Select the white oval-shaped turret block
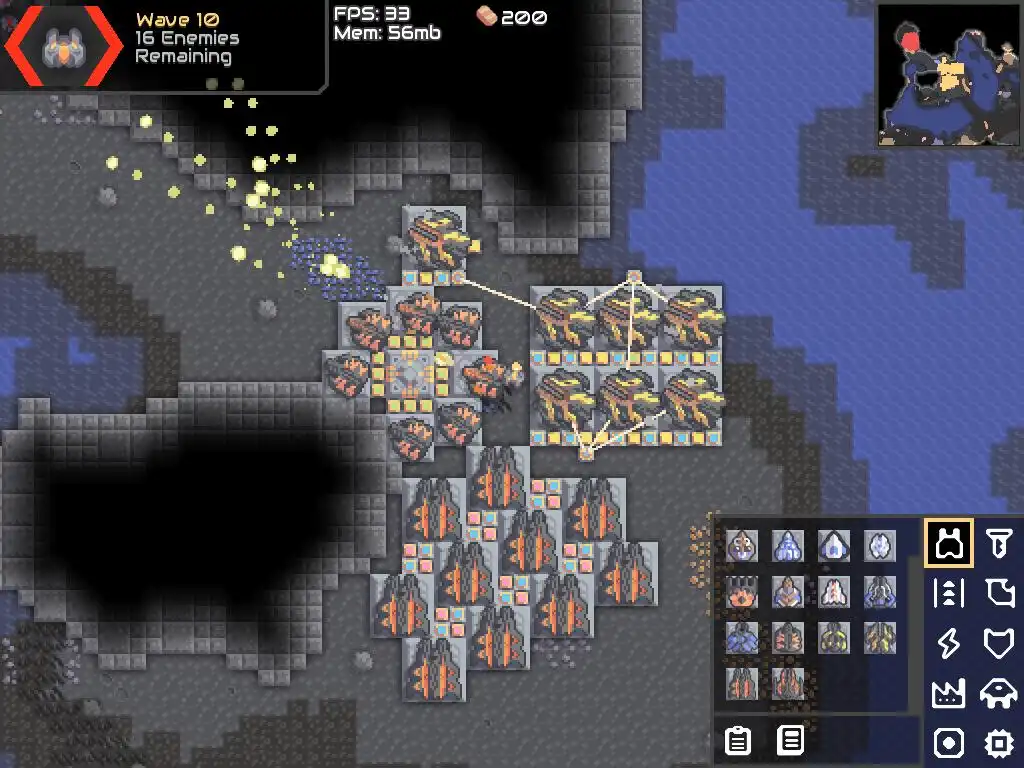The width and height of the screenshot is (1024, 768). tap(880, 546)
